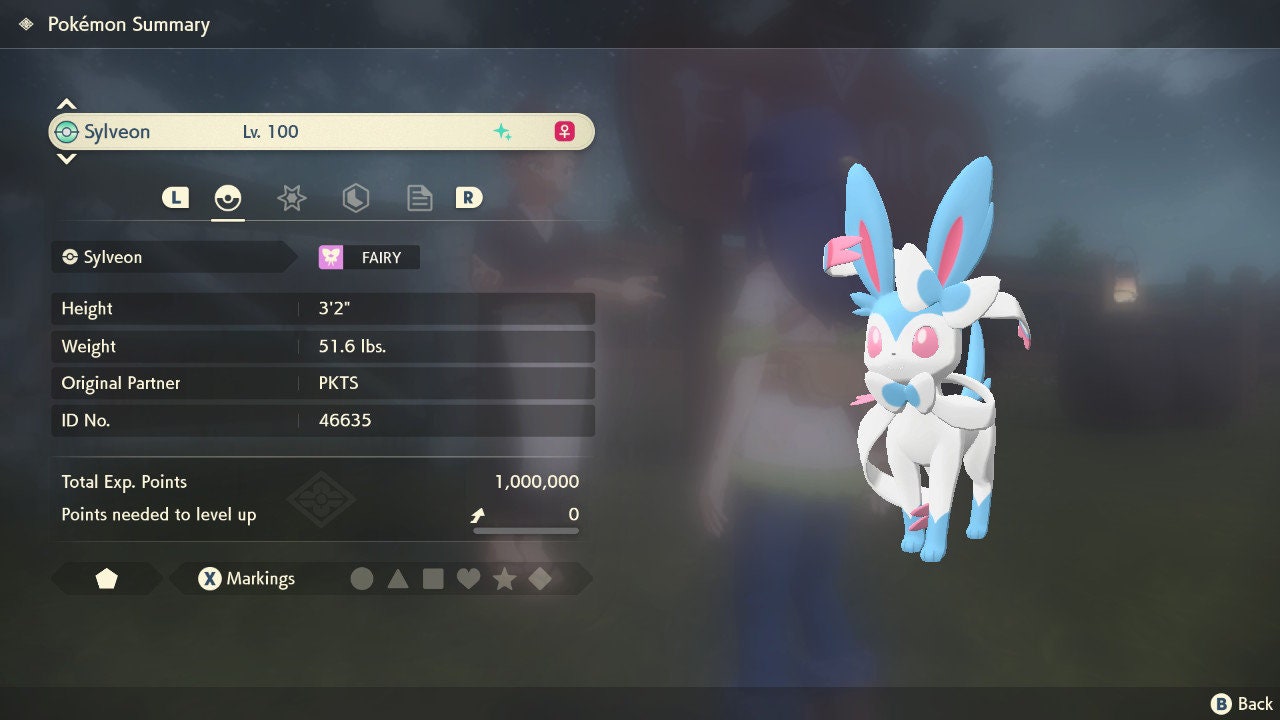Show the previous Pokémon with the up arrow
This screenshot has height=720, width=1280.
tap(66, 104)
